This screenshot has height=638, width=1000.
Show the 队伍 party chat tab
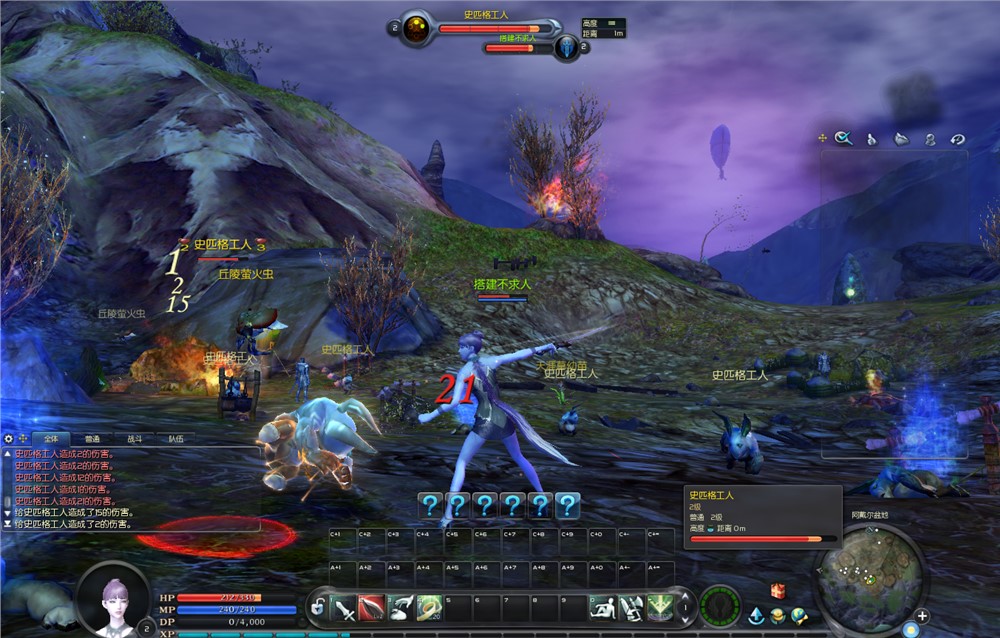point(175,438)
